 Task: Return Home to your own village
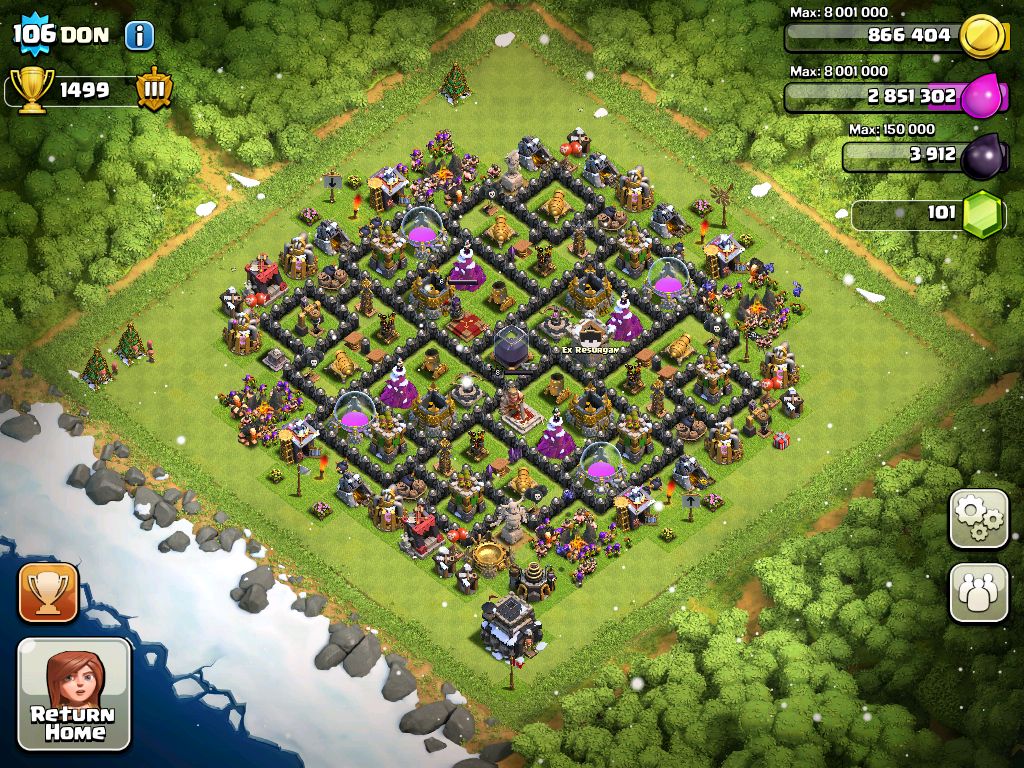pos(74,695)
